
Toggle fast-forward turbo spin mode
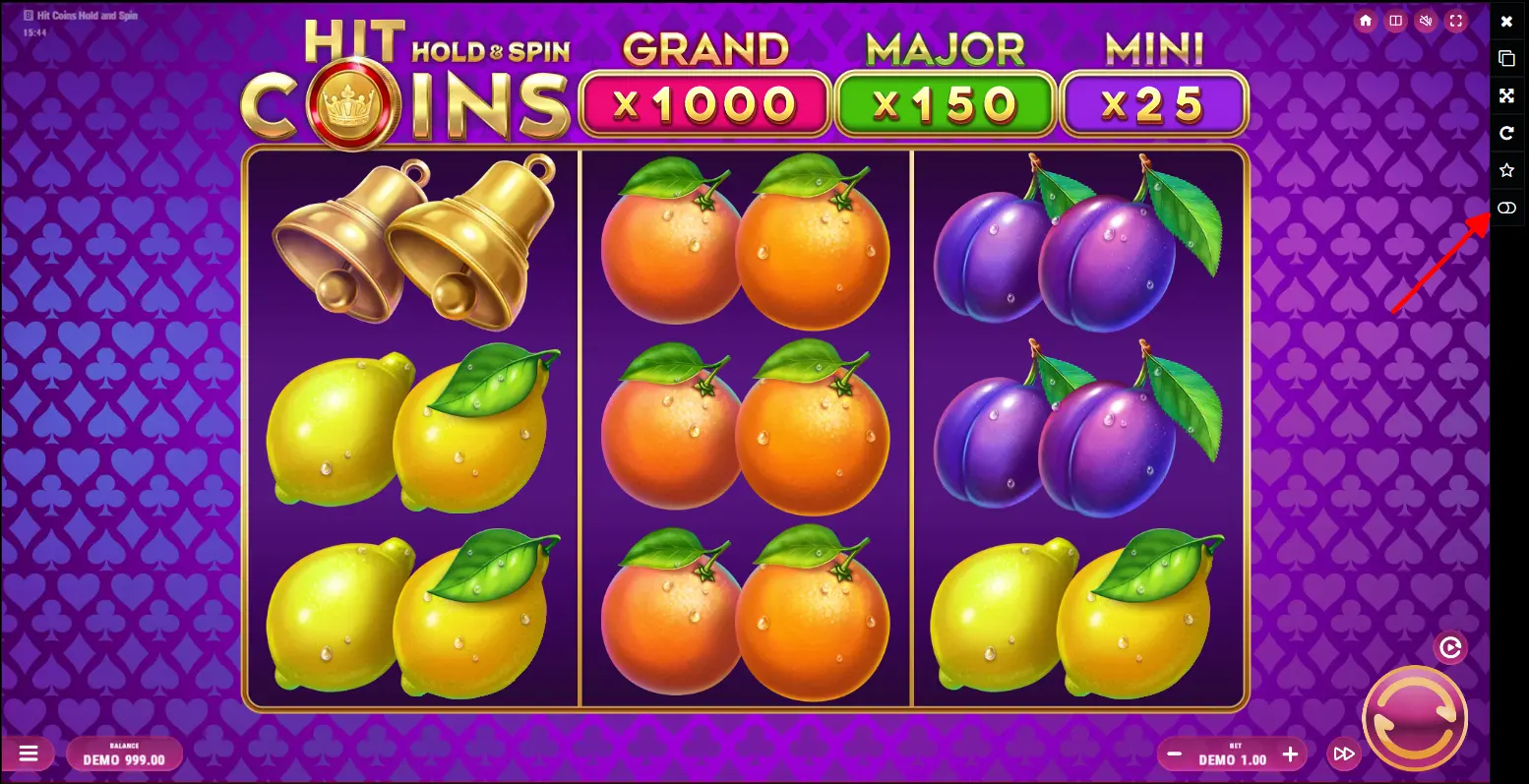(1343, 754)
